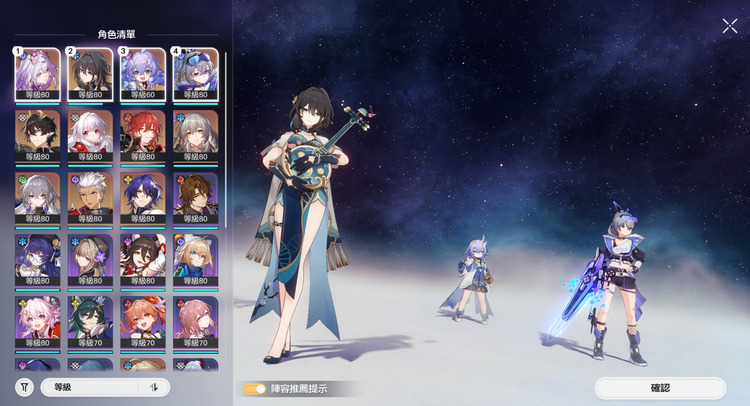
Task: Select the pink-haired level 70 character portrait
Action: click(x=196, y=321)
